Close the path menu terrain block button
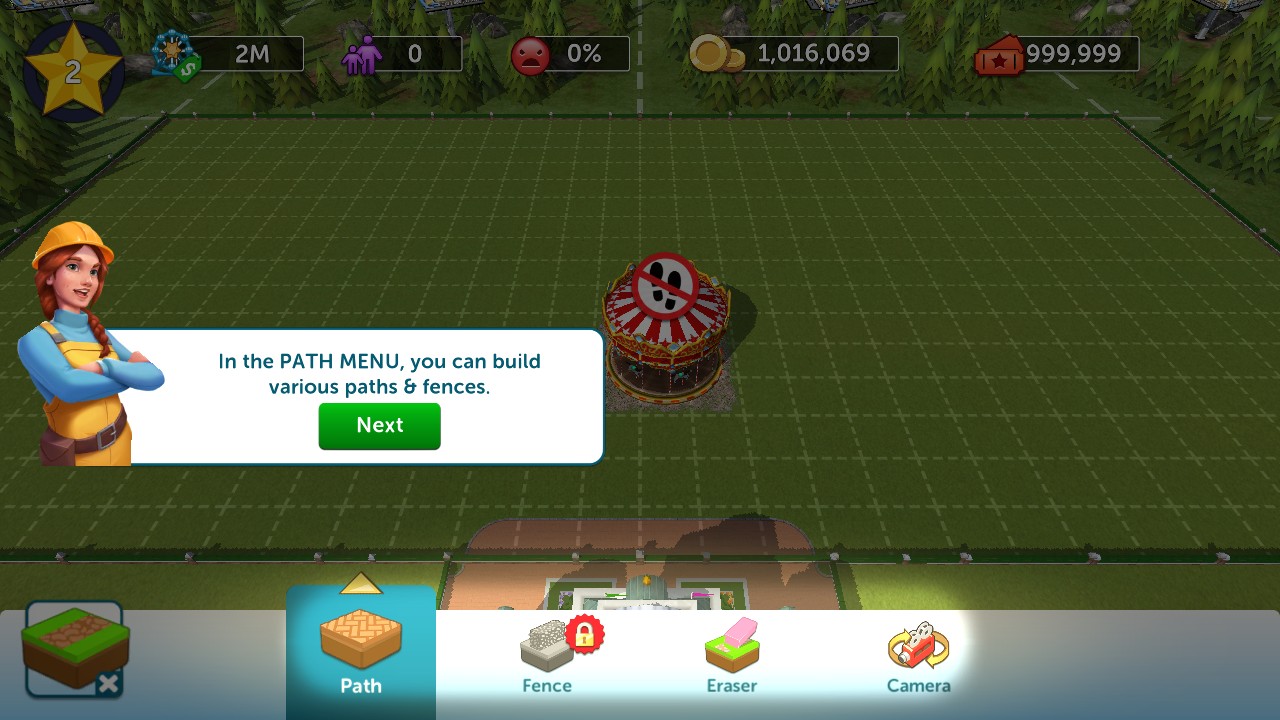Image resolution: width=1280 pixels, height=720 pixels. (75, 649)
